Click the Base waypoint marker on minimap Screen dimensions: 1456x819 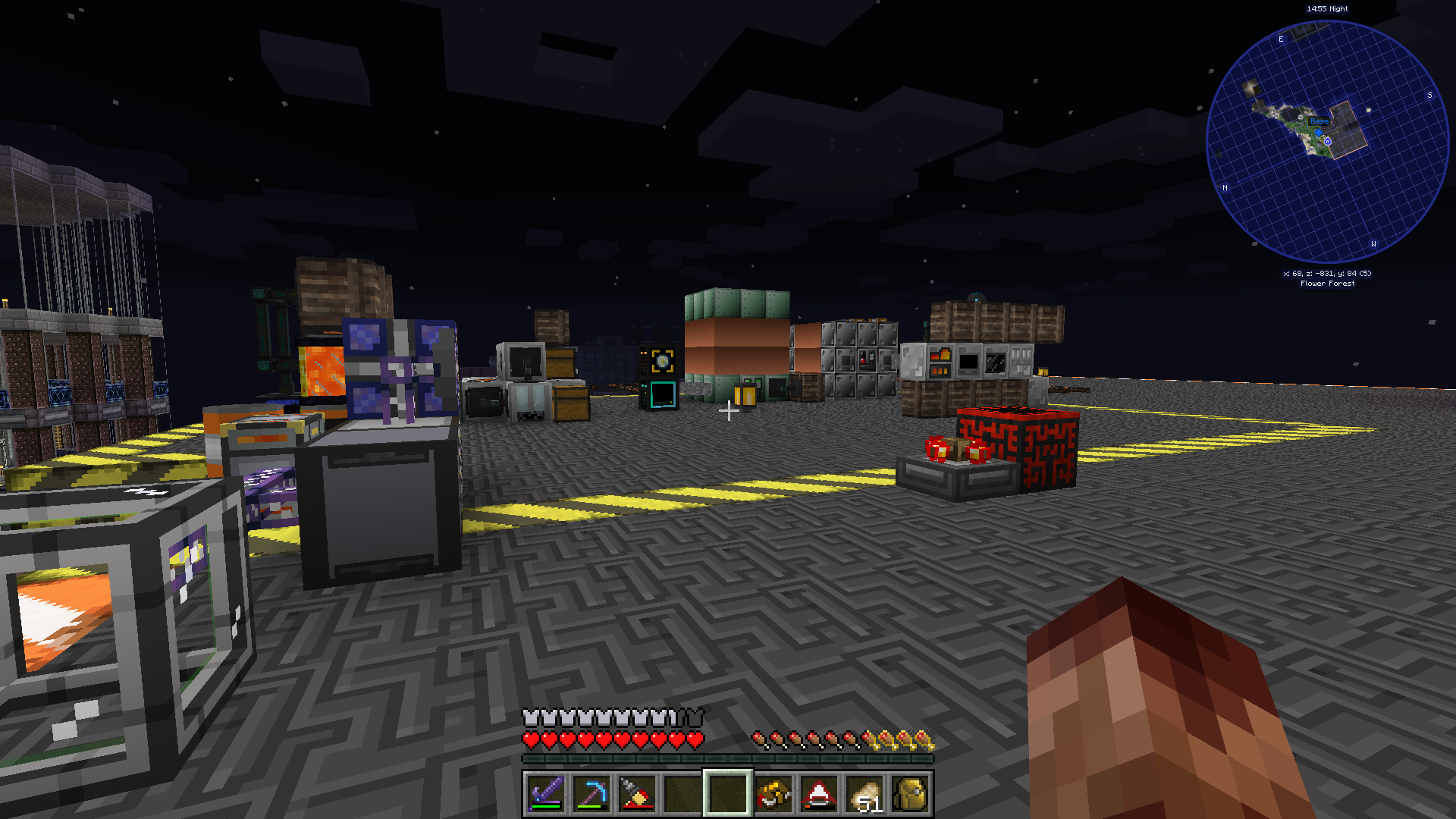(x=1319, y=121)
